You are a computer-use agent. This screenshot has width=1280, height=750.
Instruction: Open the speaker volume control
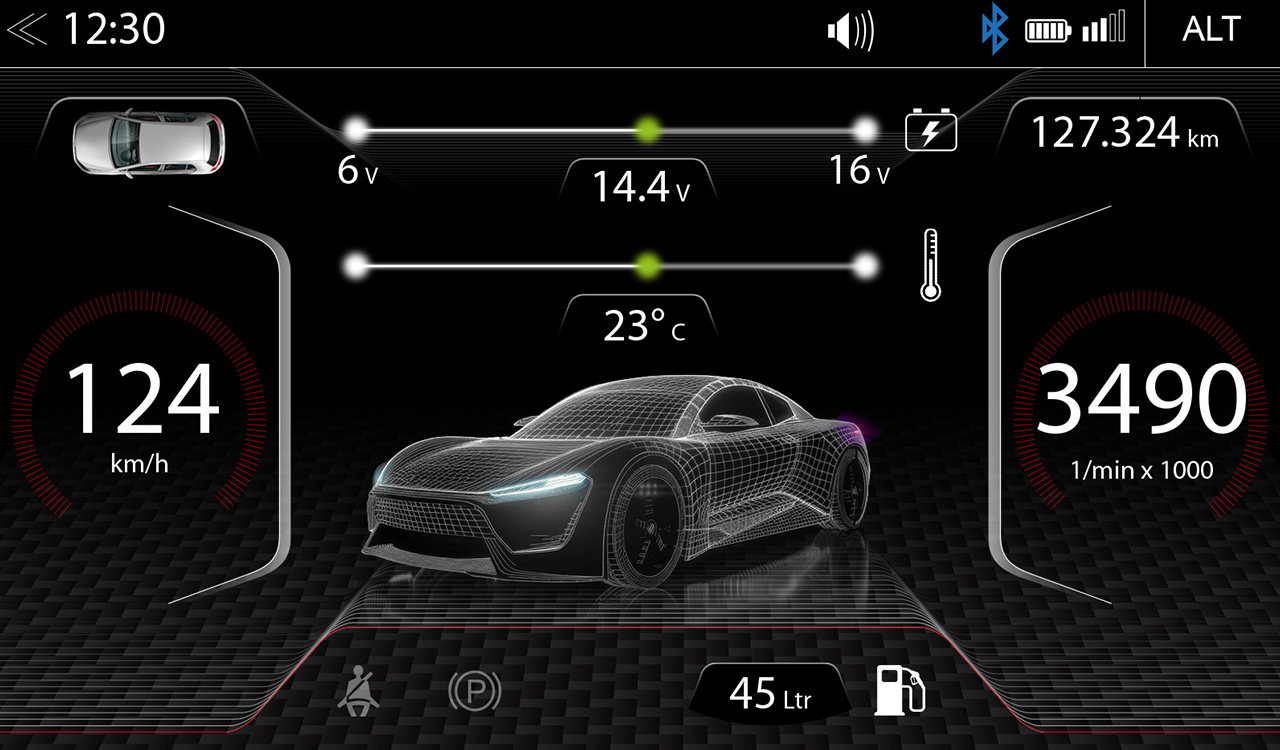[x=850, y=31]
